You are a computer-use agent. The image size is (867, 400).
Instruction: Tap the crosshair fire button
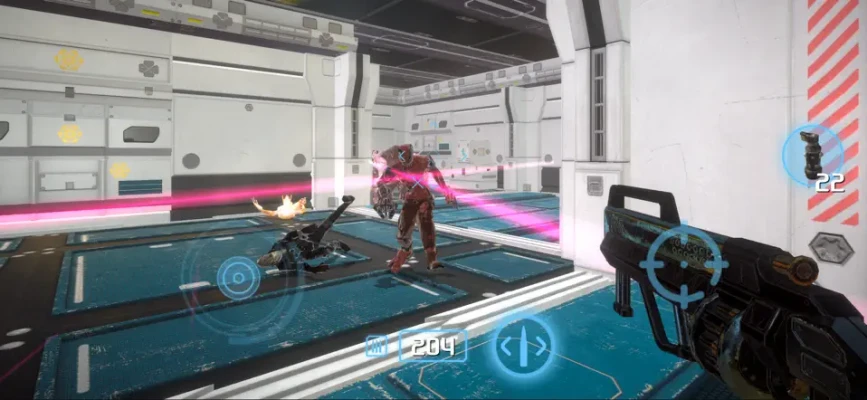click(685, 264)
